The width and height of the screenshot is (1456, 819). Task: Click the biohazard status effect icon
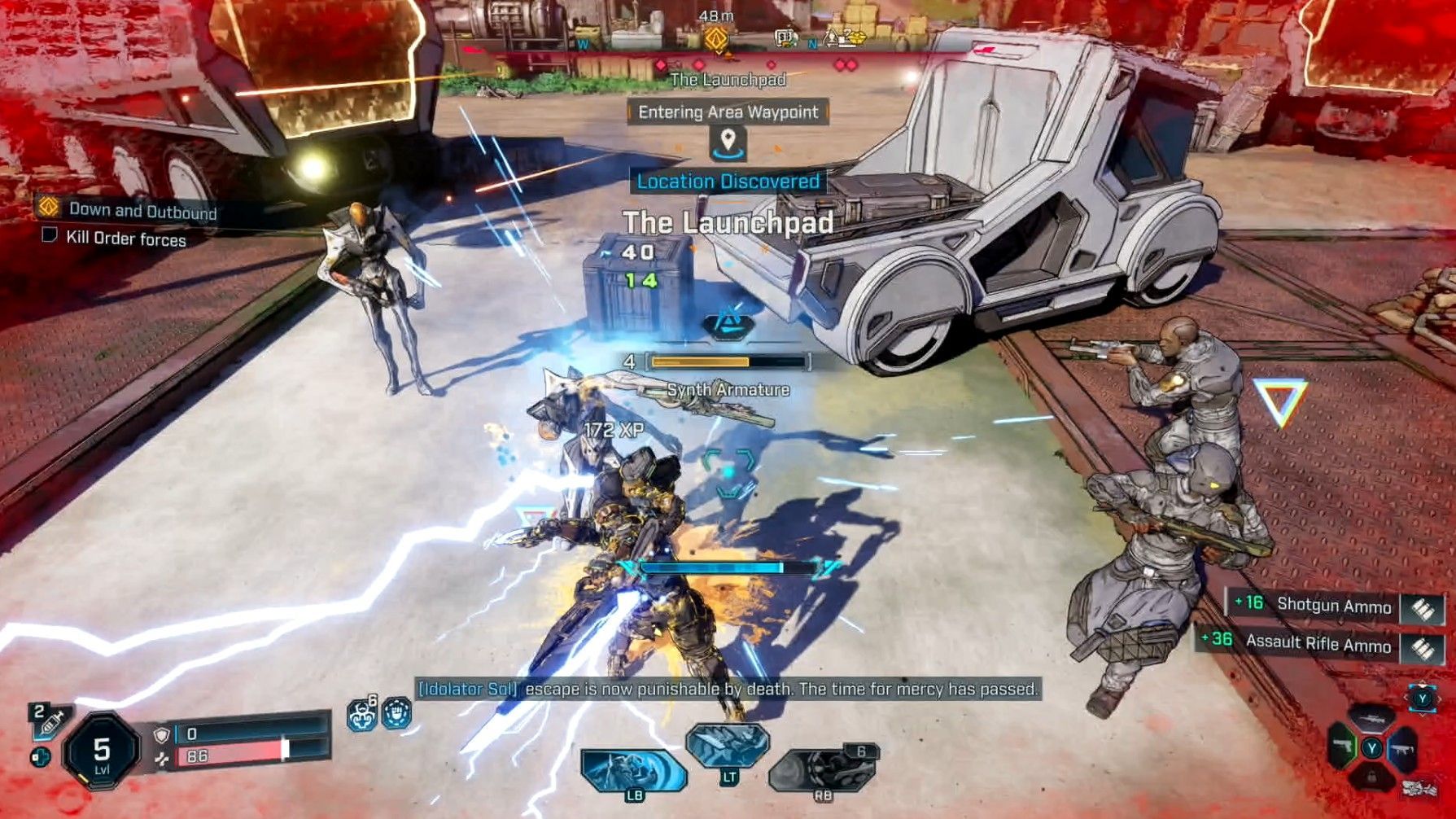(361, 715)
